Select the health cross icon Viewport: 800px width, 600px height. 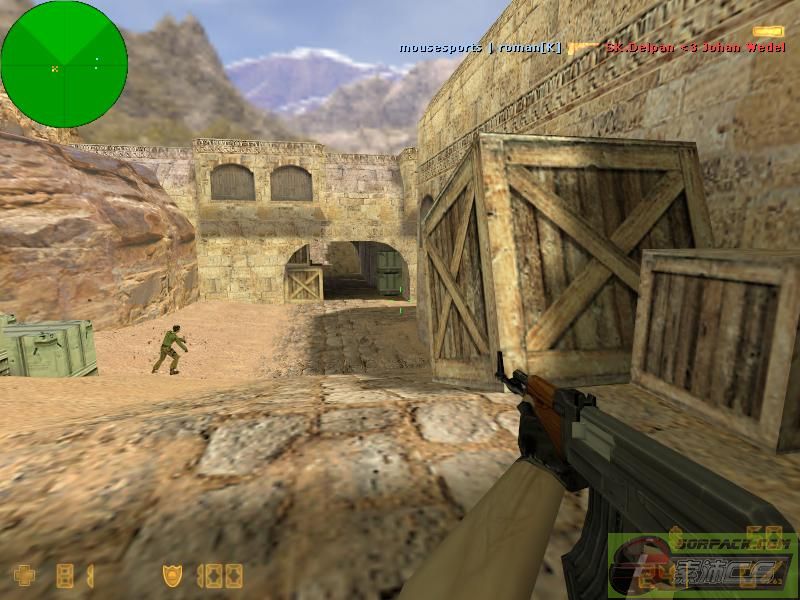(x=23, y=575)
